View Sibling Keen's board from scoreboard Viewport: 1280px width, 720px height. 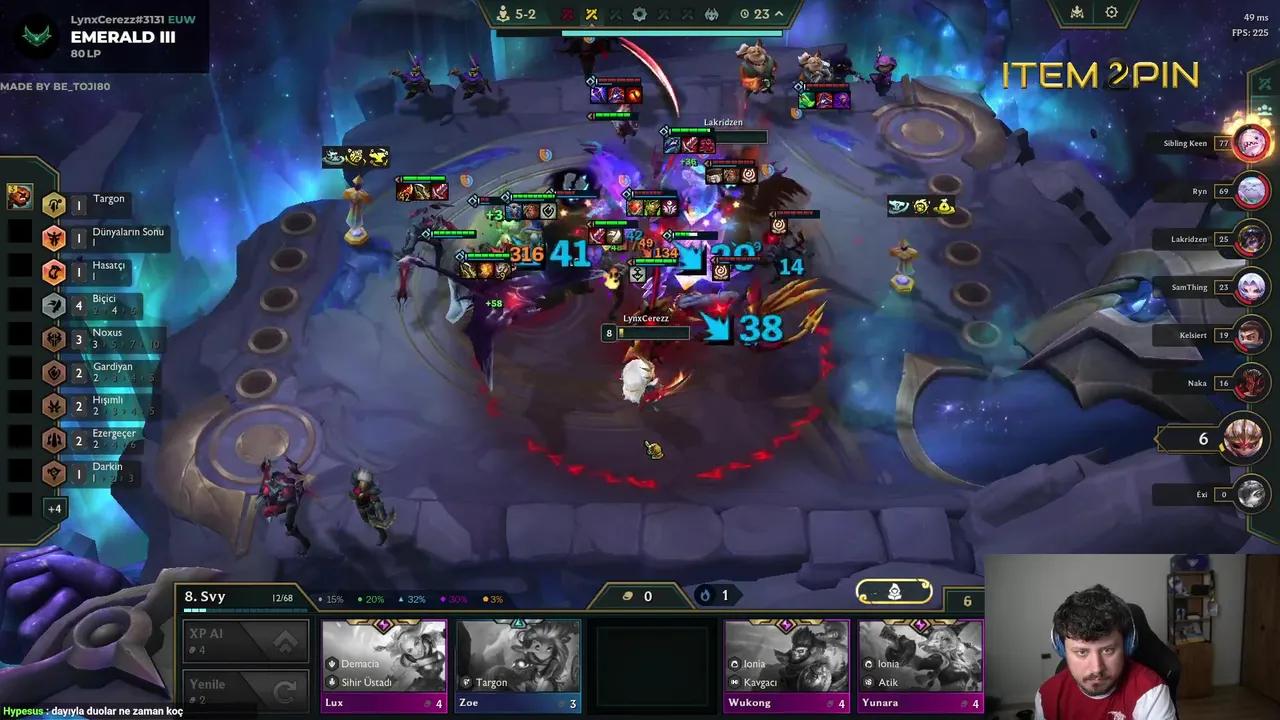coord(1250,143)
